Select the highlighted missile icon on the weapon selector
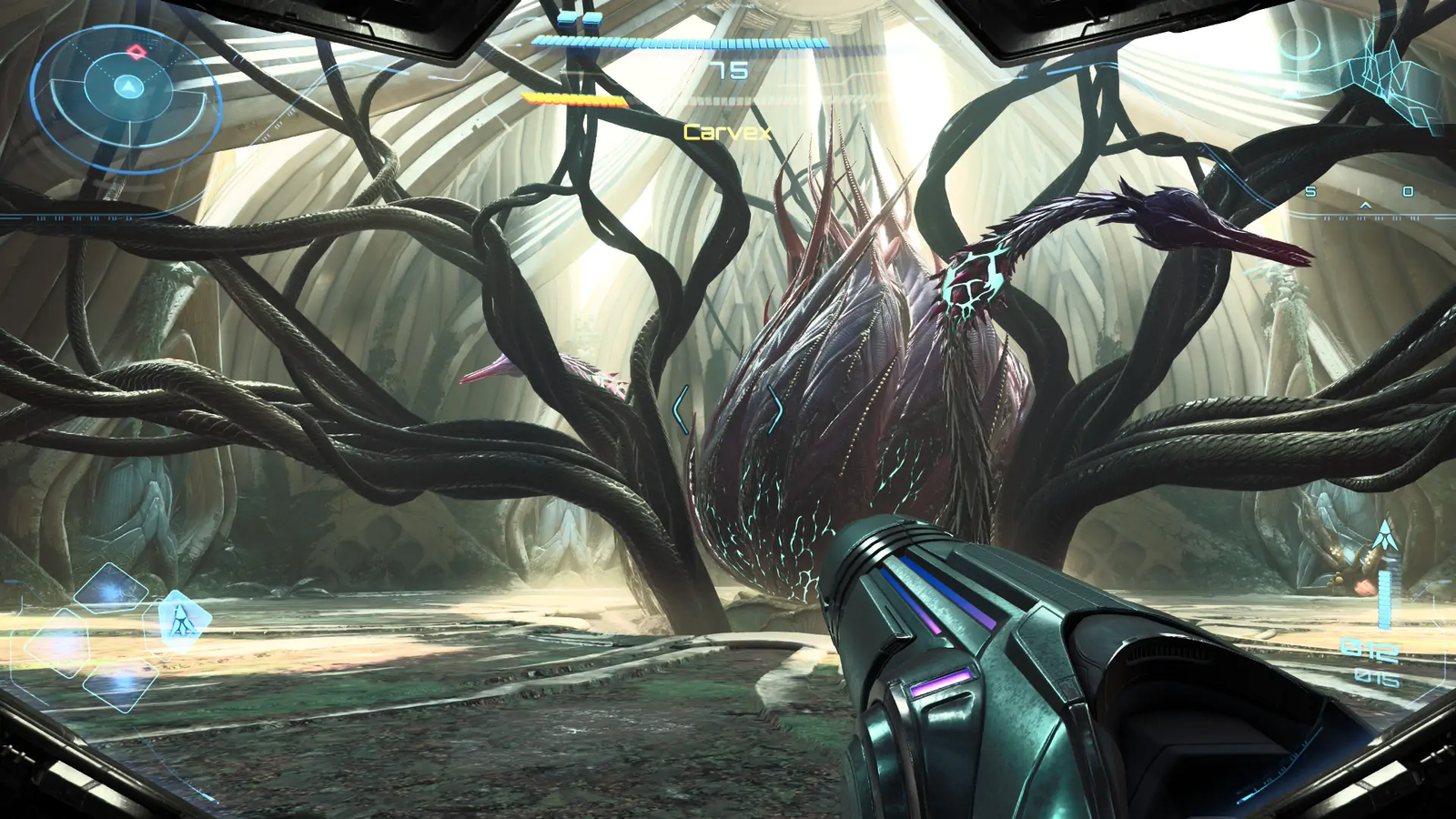1456x819 pixels. [182, 620]
